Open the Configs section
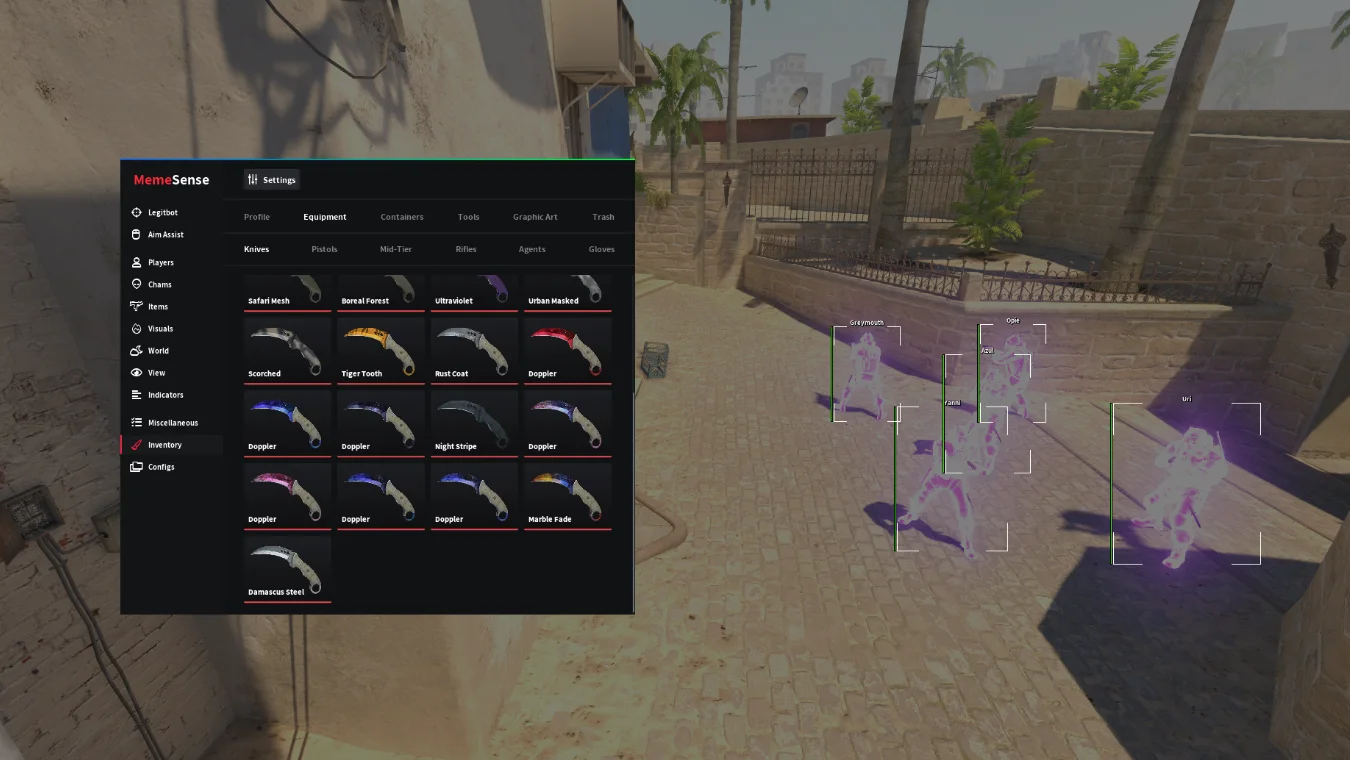The height and width of the screenshot is (760, 1350). point(160,467)
